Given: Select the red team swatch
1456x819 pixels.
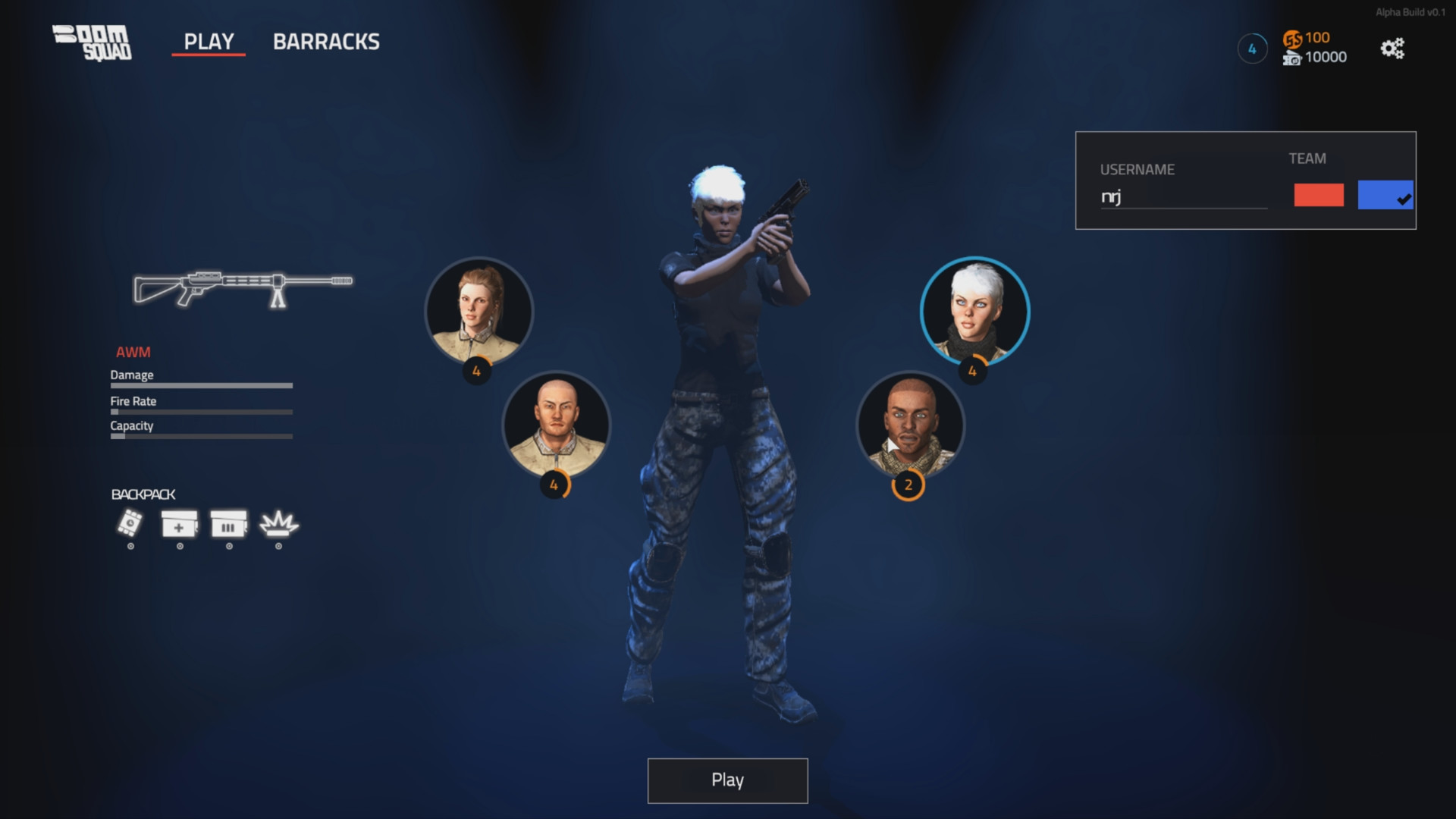Looking at the screenshot, I should 1320,196.
